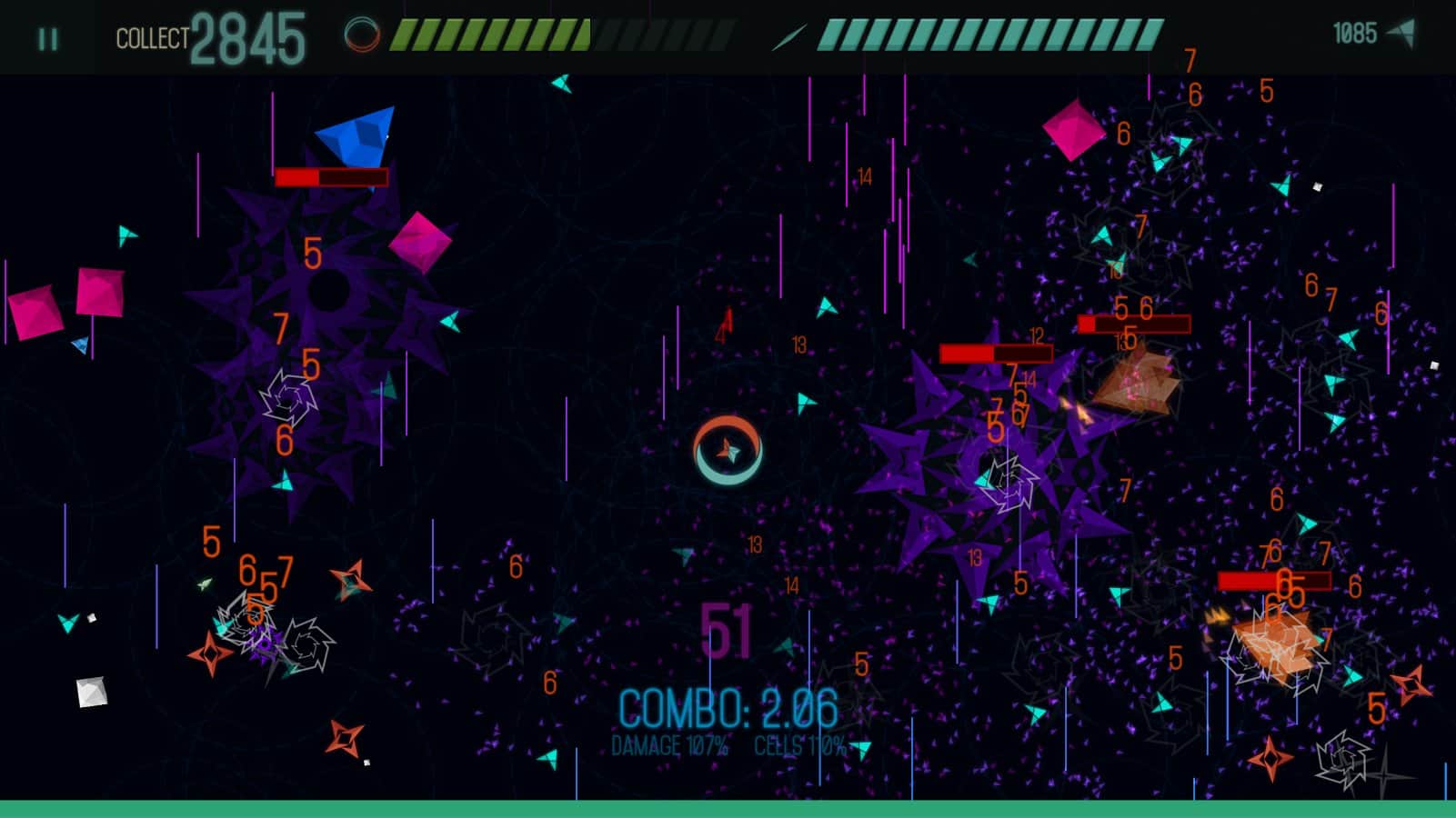Screen dimensions: 1456x818
Task: Click the DAMAGE 107% label
Action: (x=670, y=747)
